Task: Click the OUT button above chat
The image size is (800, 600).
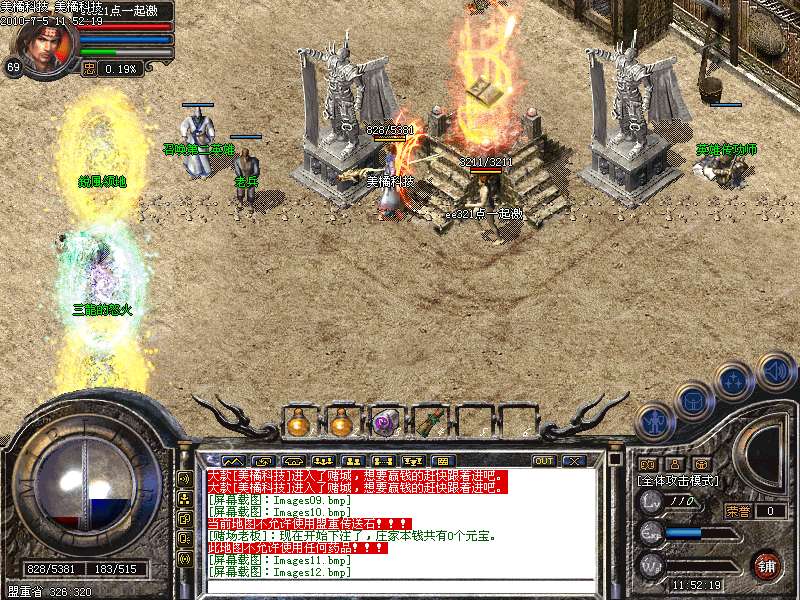Action: [x=544, y=461]
